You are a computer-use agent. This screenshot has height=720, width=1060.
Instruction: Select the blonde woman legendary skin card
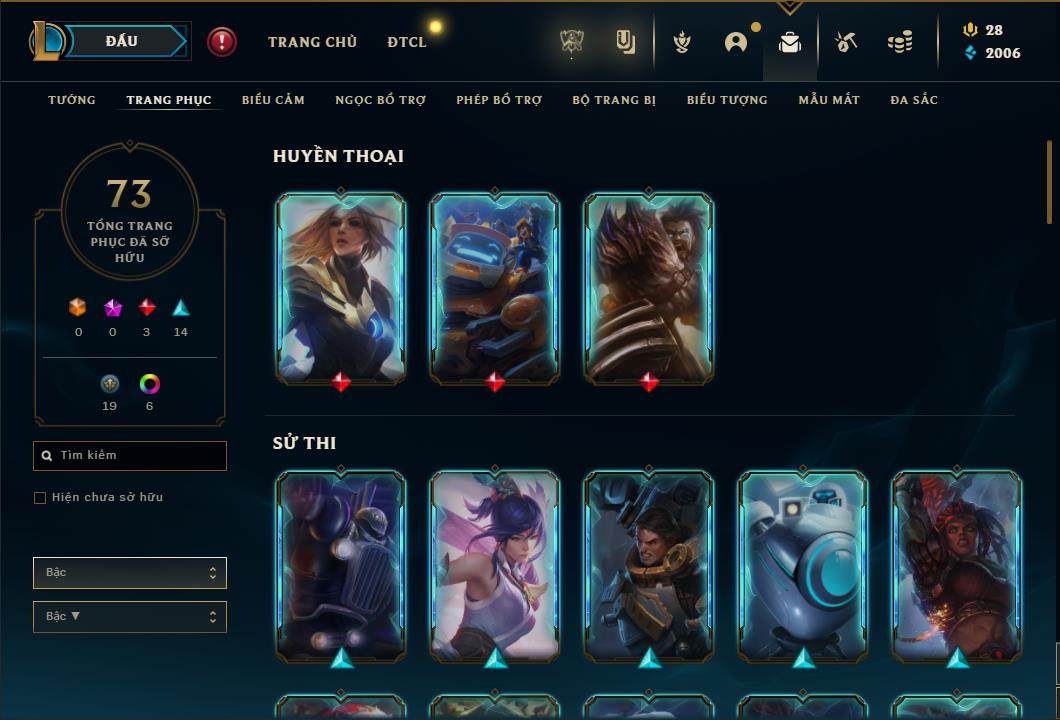[x=341, y=287]
